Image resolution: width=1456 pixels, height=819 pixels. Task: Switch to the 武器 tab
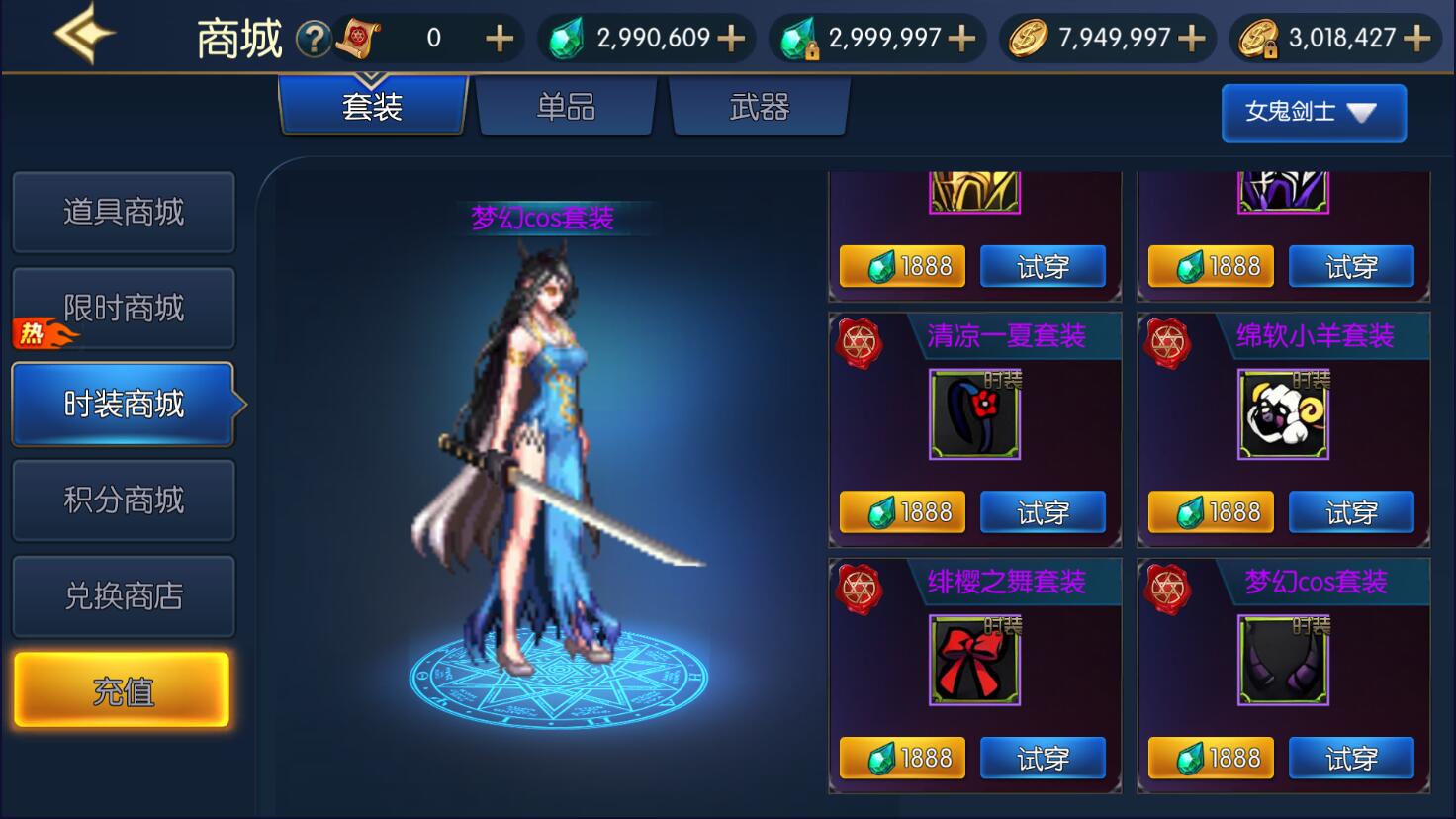tap(759, 107)
